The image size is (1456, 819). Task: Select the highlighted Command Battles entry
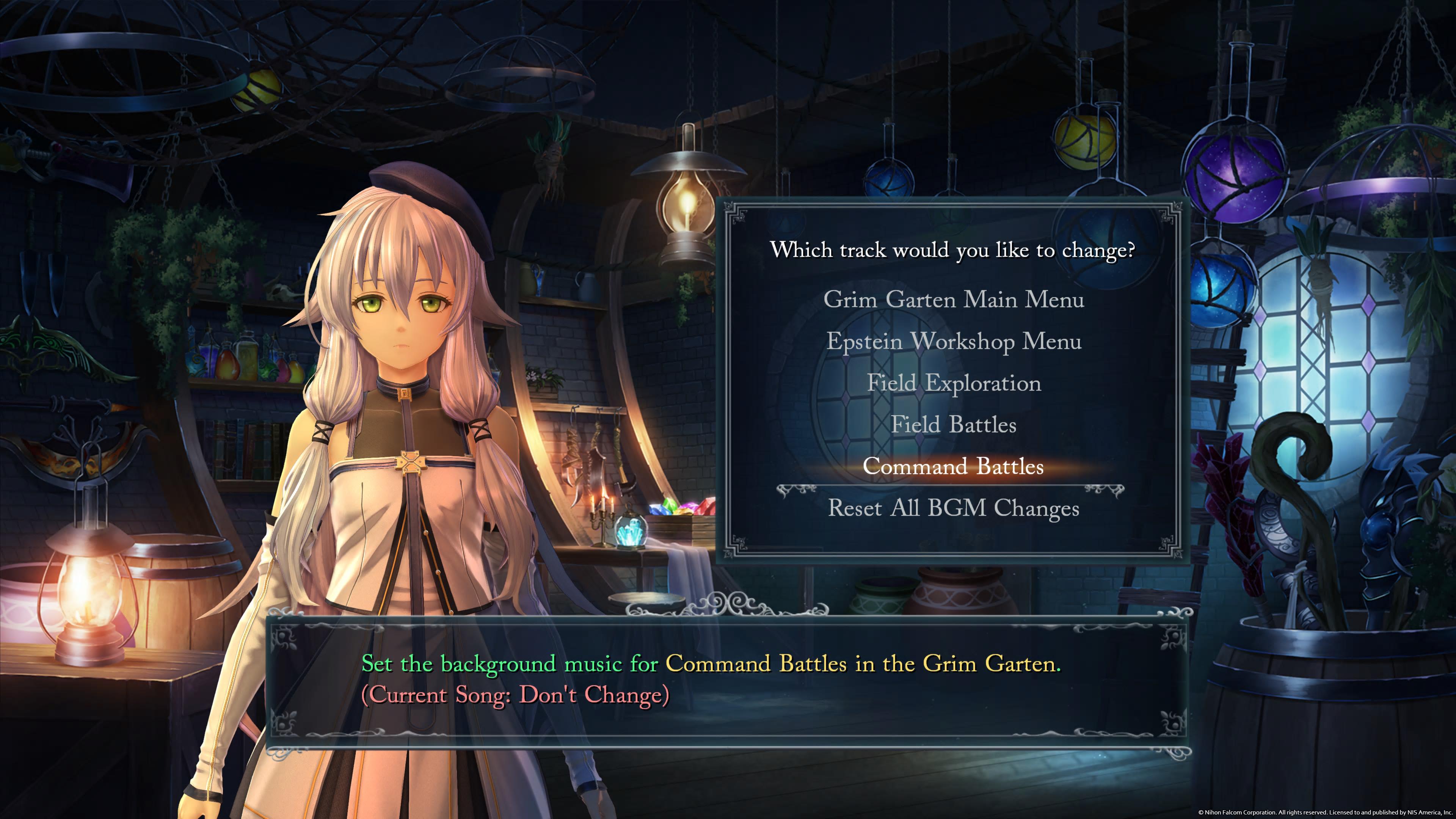point(954,466)
